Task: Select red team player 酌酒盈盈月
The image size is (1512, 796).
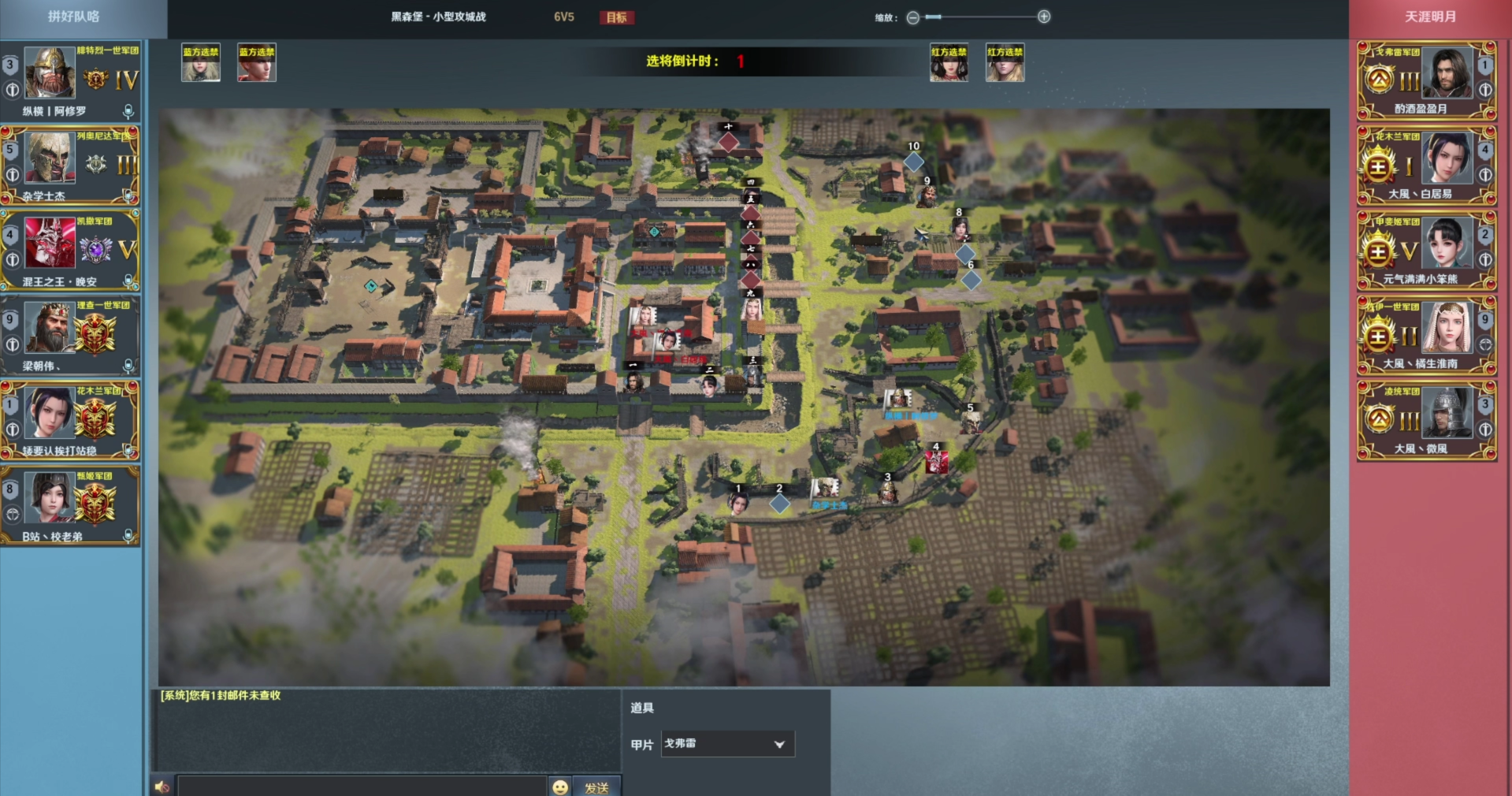Action: [1426, 80]
